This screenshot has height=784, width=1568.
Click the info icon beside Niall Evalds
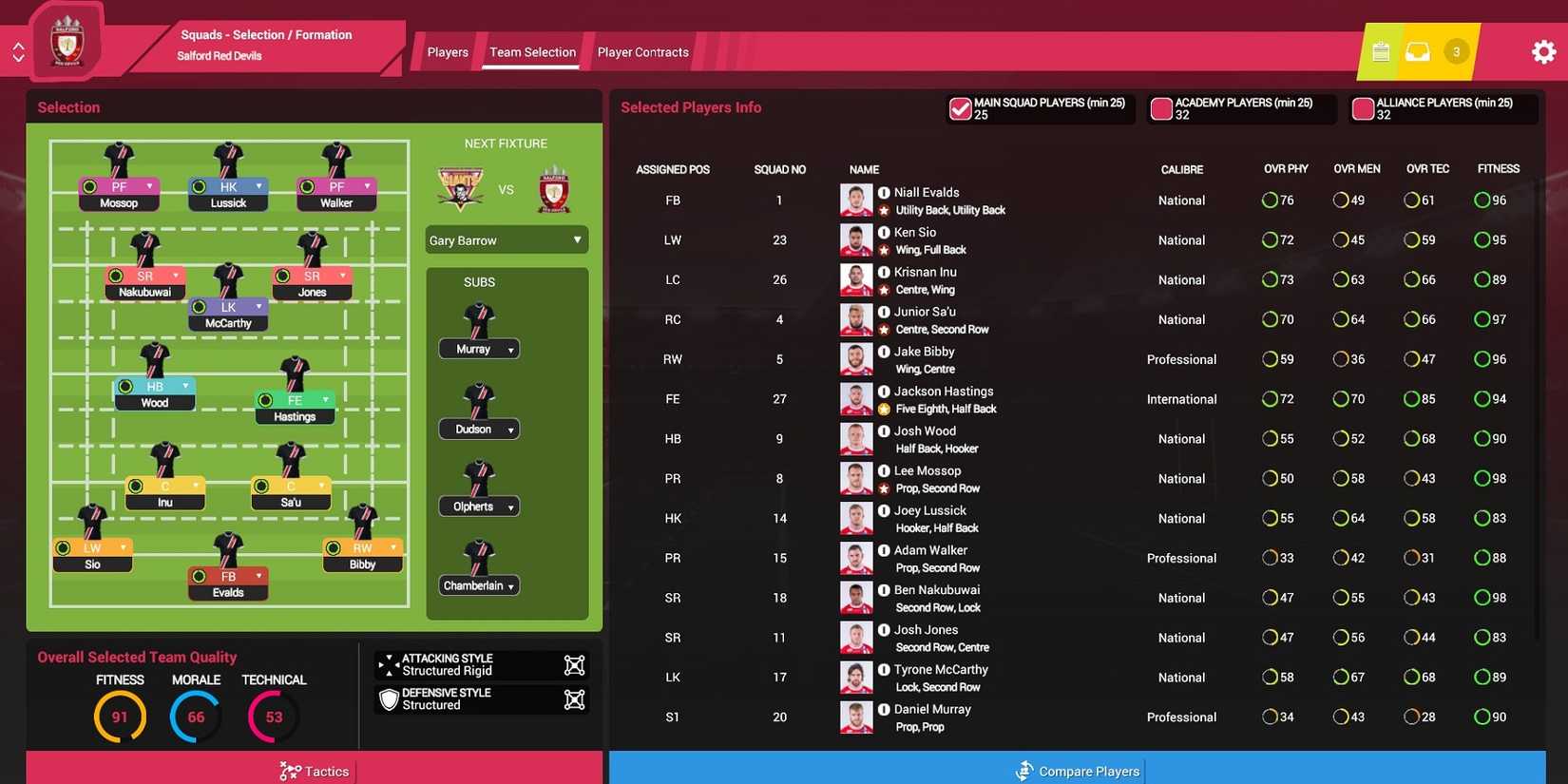884,192
